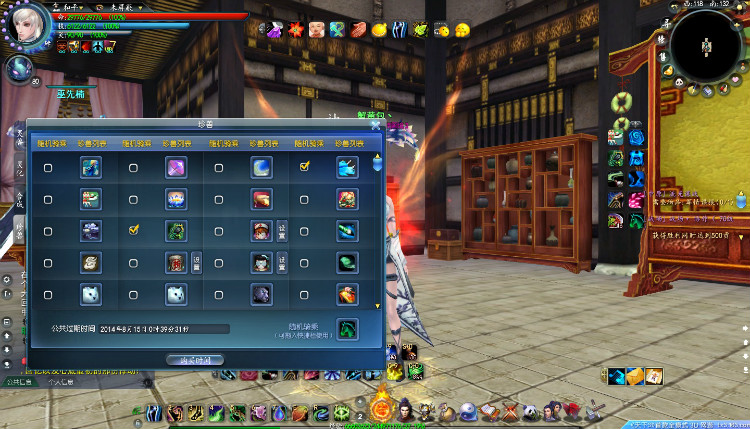Viewport: 750px width, 429px height.
Task: Select the green planet pet icon
Action: 347,262
